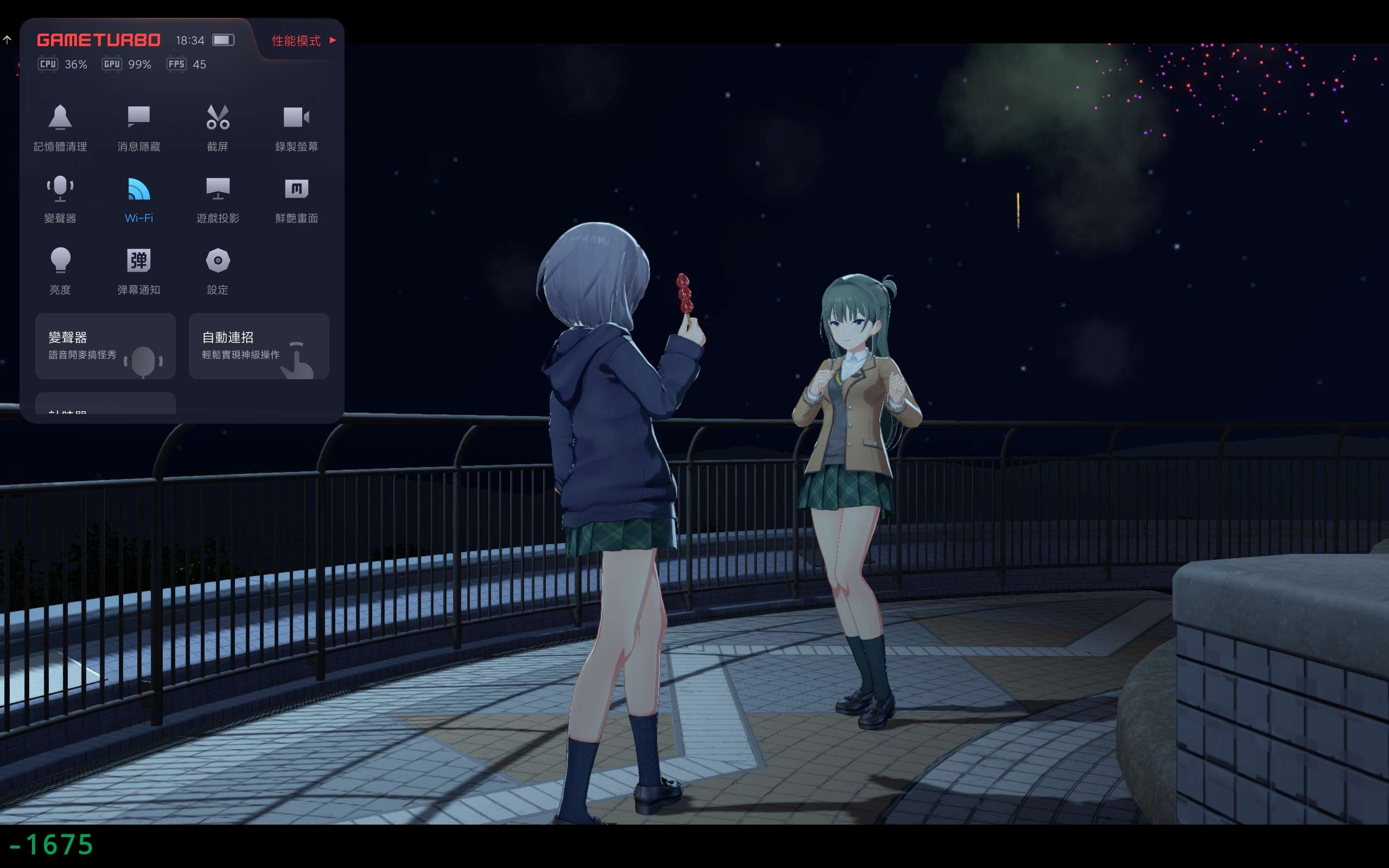Open the 變聲器 voice changer card

click(105, 346)
